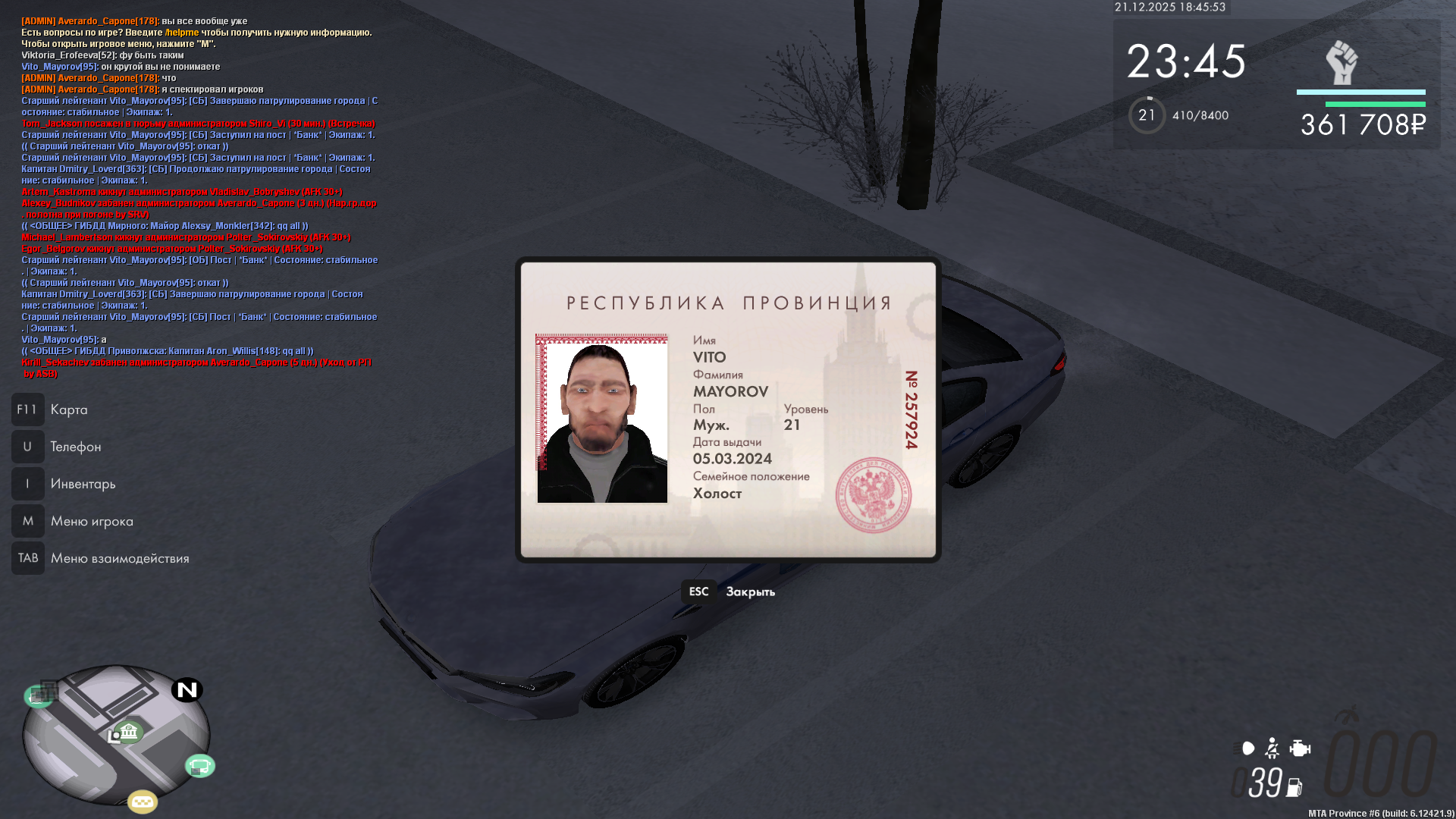Image resolution: width=1456 pixels, height=819 pixels.
Task: Close the passport with Закрыть
Action: click(x=729, y=591)
